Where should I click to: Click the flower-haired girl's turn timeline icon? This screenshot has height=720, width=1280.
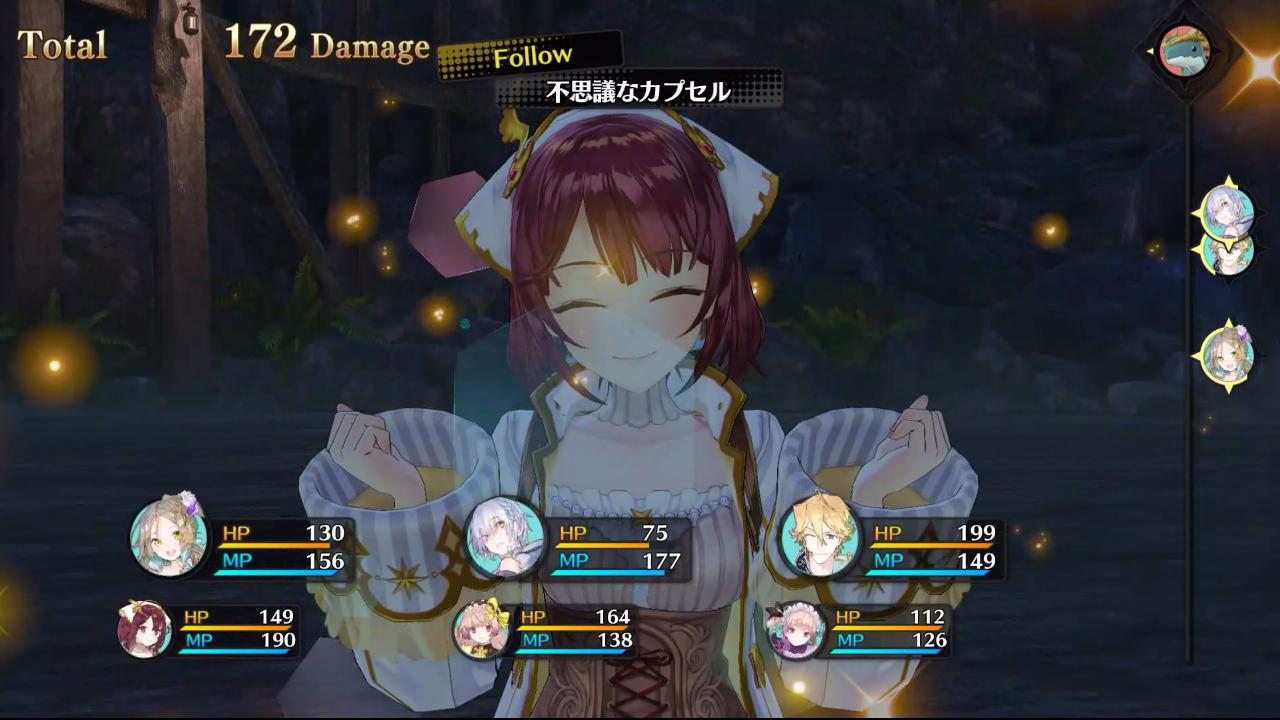click(x=1228, y=354)
